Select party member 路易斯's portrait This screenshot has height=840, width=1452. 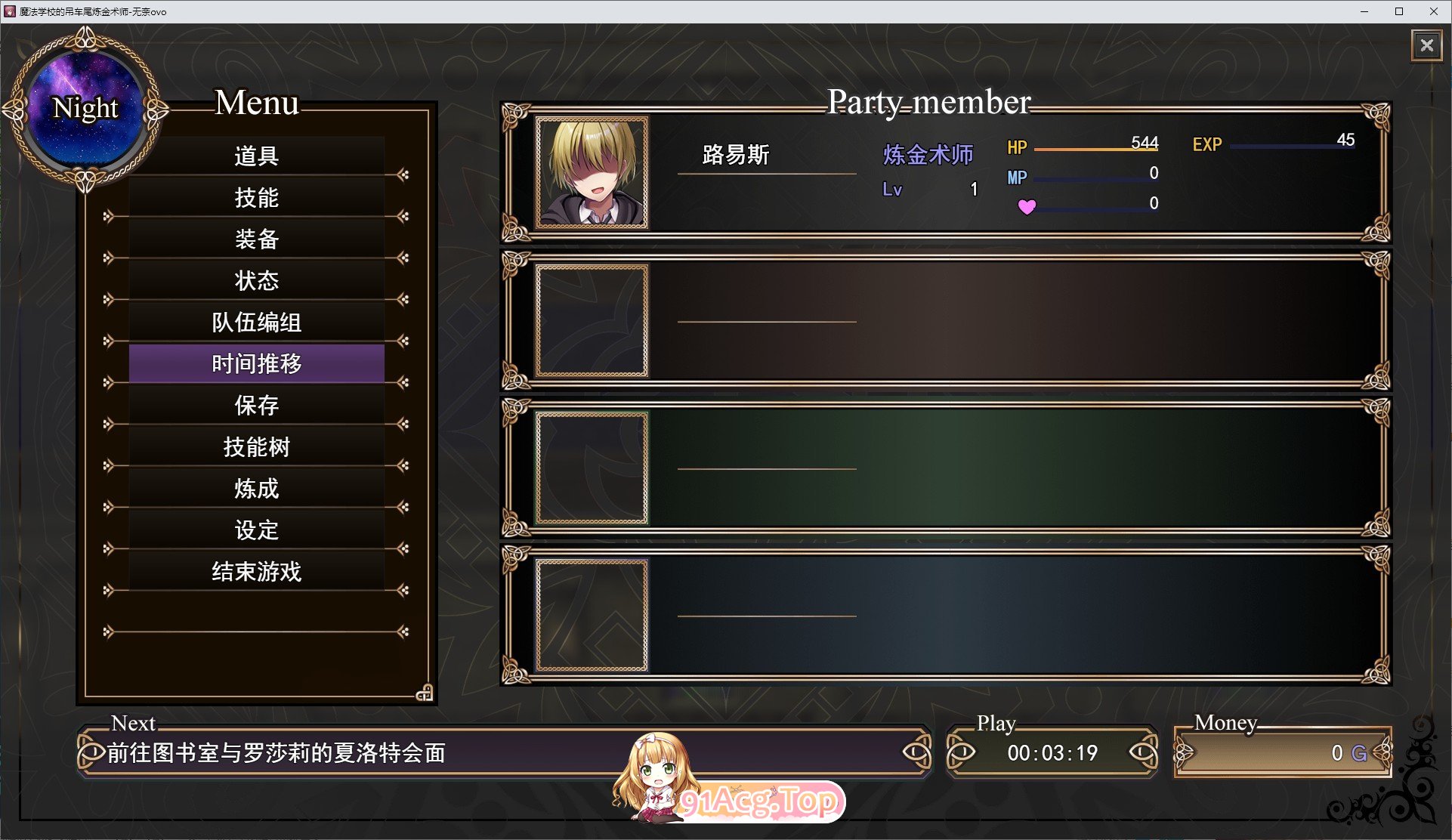[592, 173]
